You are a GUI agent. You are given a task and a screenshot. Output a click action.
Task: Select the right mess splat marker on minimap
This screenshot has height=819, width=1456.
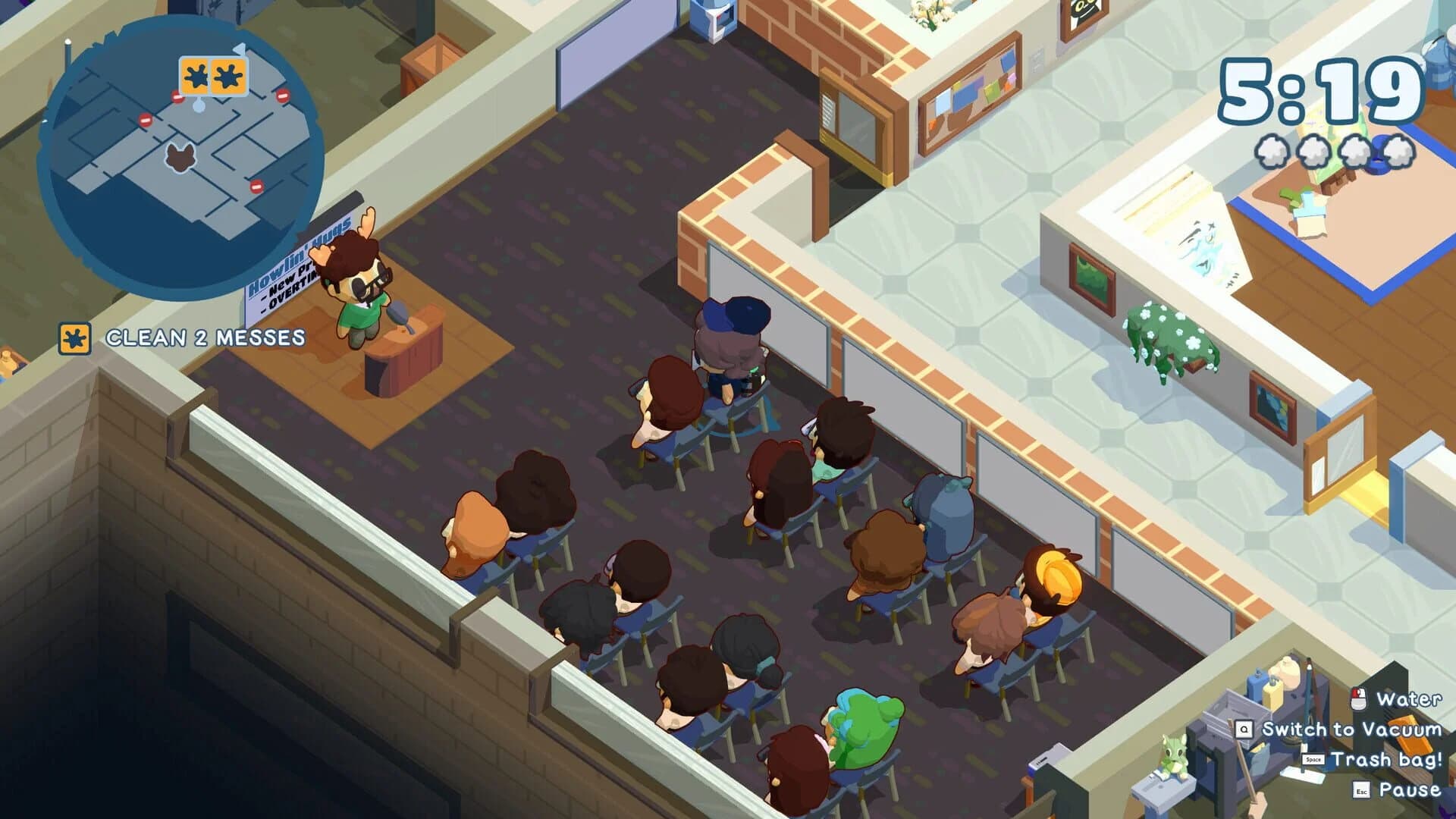pos(227,77)
